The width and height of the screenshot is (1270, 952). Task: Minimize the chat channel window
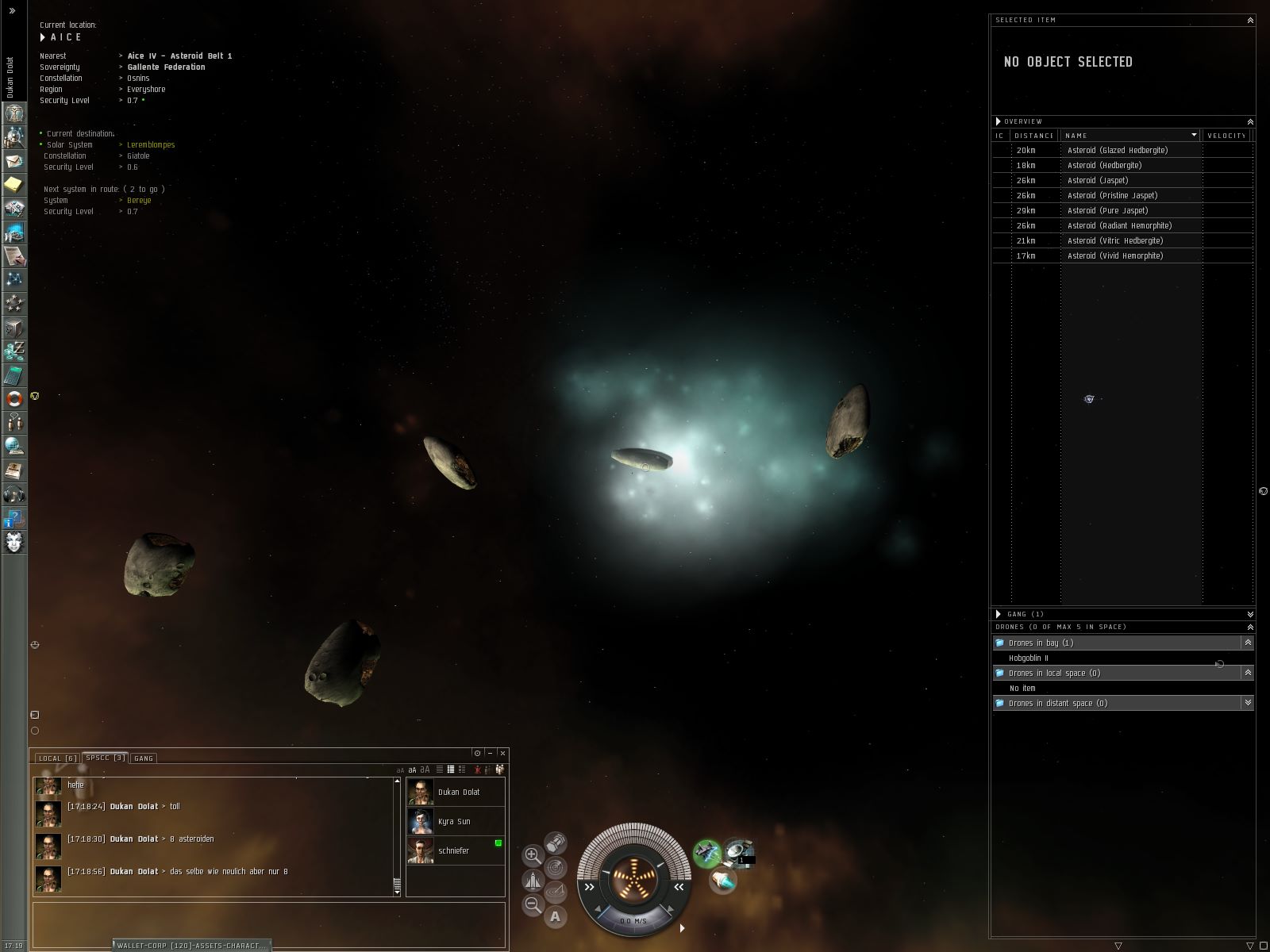tap(490, 753)
